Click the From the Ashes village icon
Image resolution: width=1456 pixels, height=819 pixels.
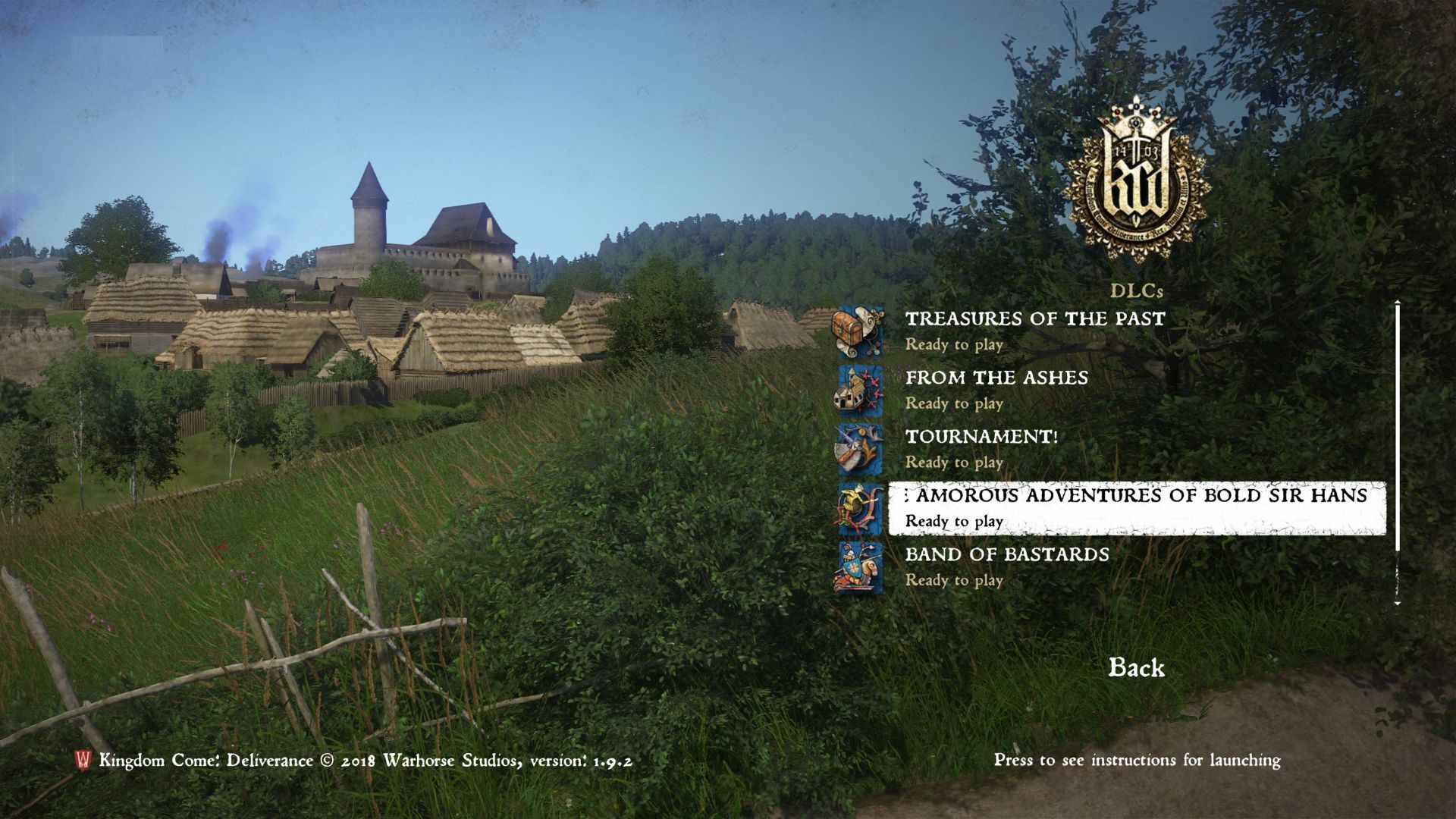click(860, 391)
